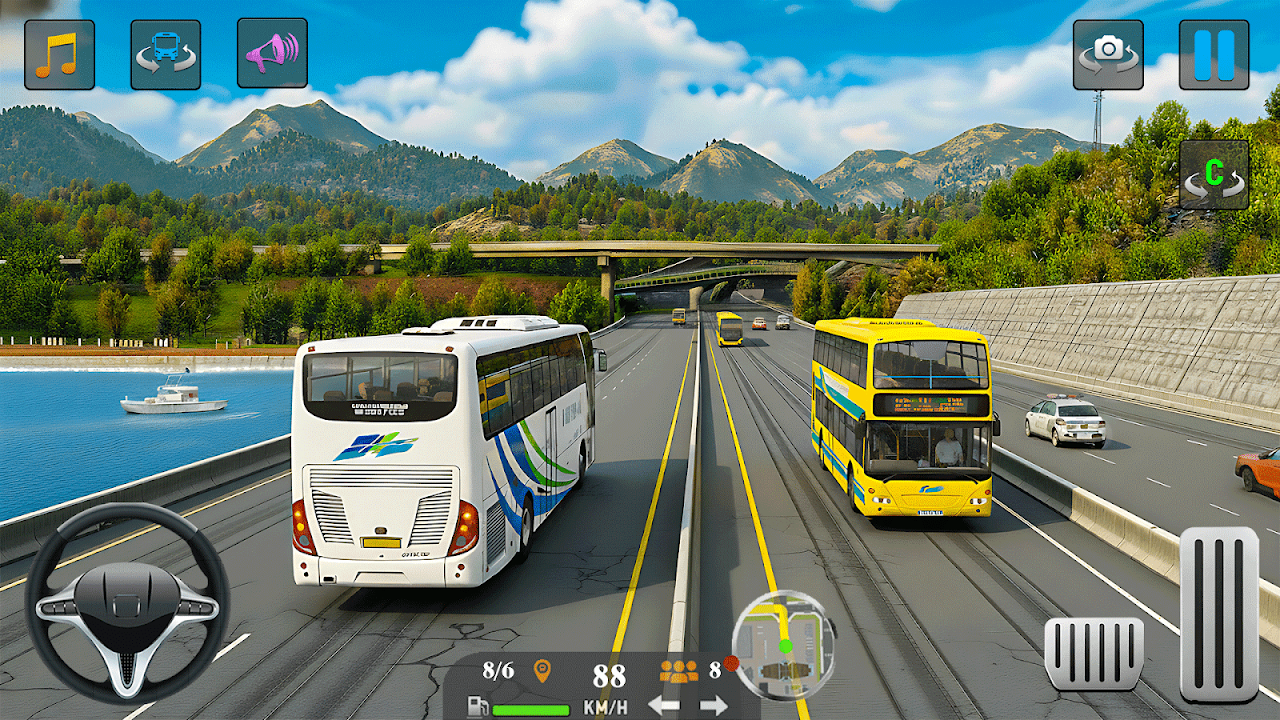Switch the camera view button
Image resolution: width=1280 pixels, height=720 pixels.
click(1108, 54)
